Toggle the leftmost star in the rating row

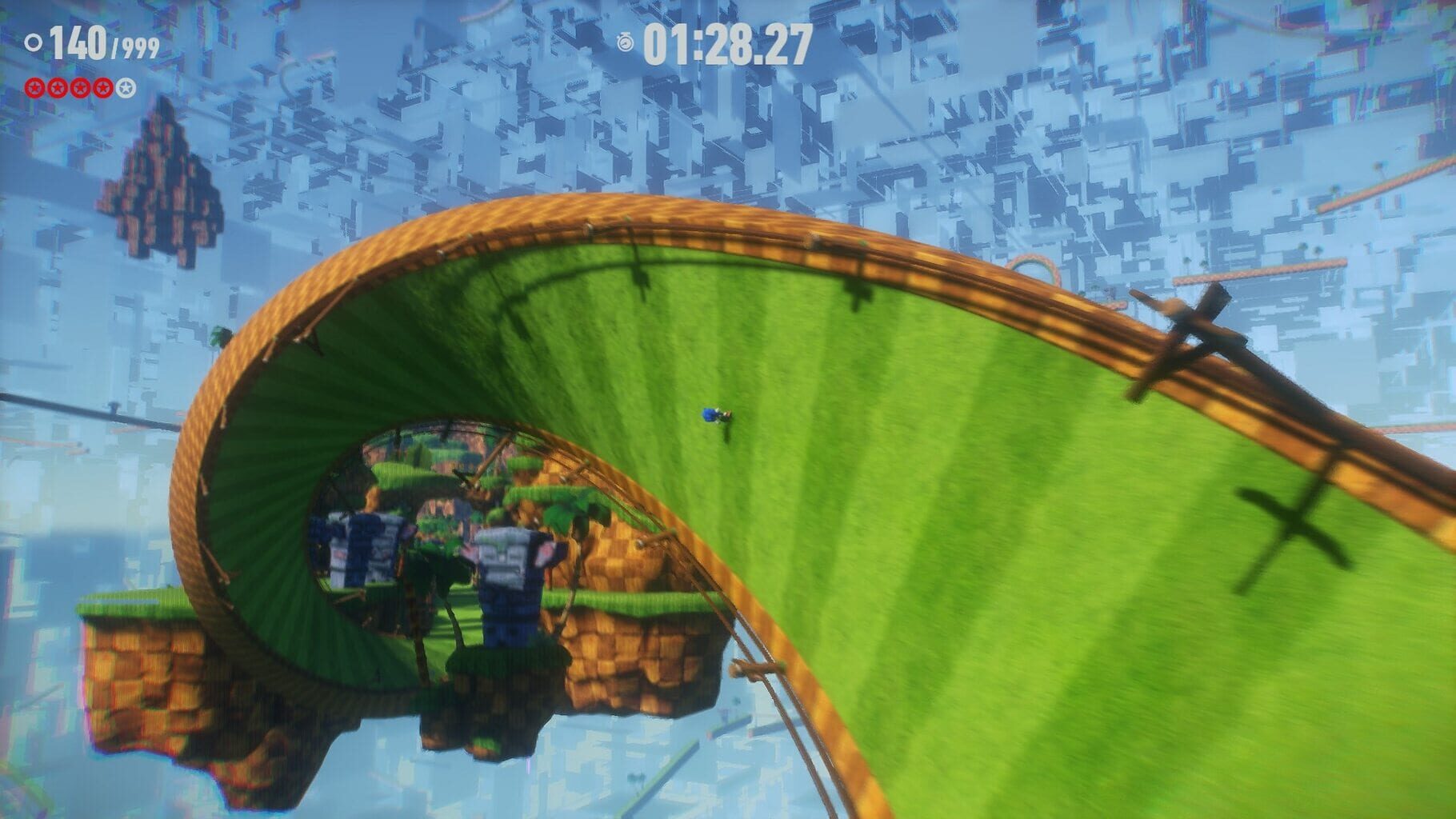click(34, 88)
